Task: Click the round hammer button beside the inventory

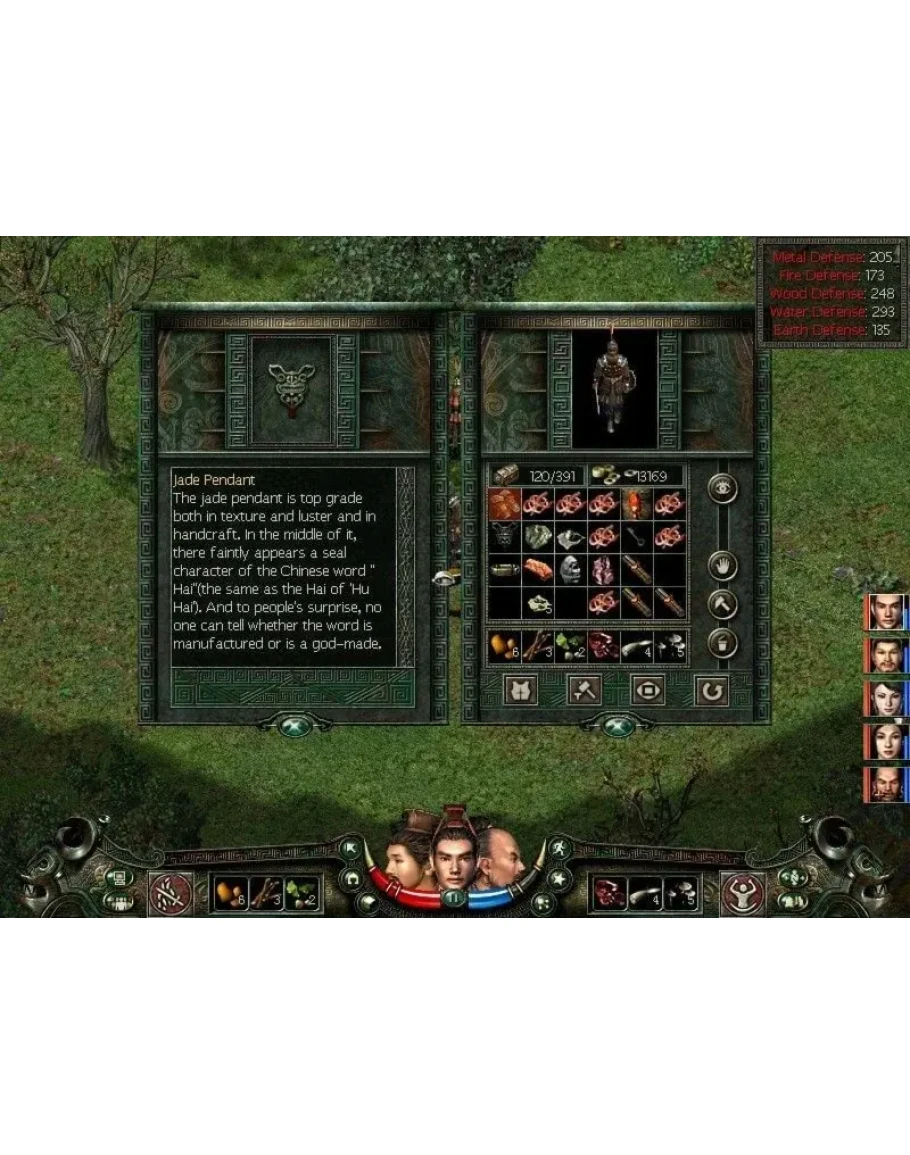Action: [721, 604]
